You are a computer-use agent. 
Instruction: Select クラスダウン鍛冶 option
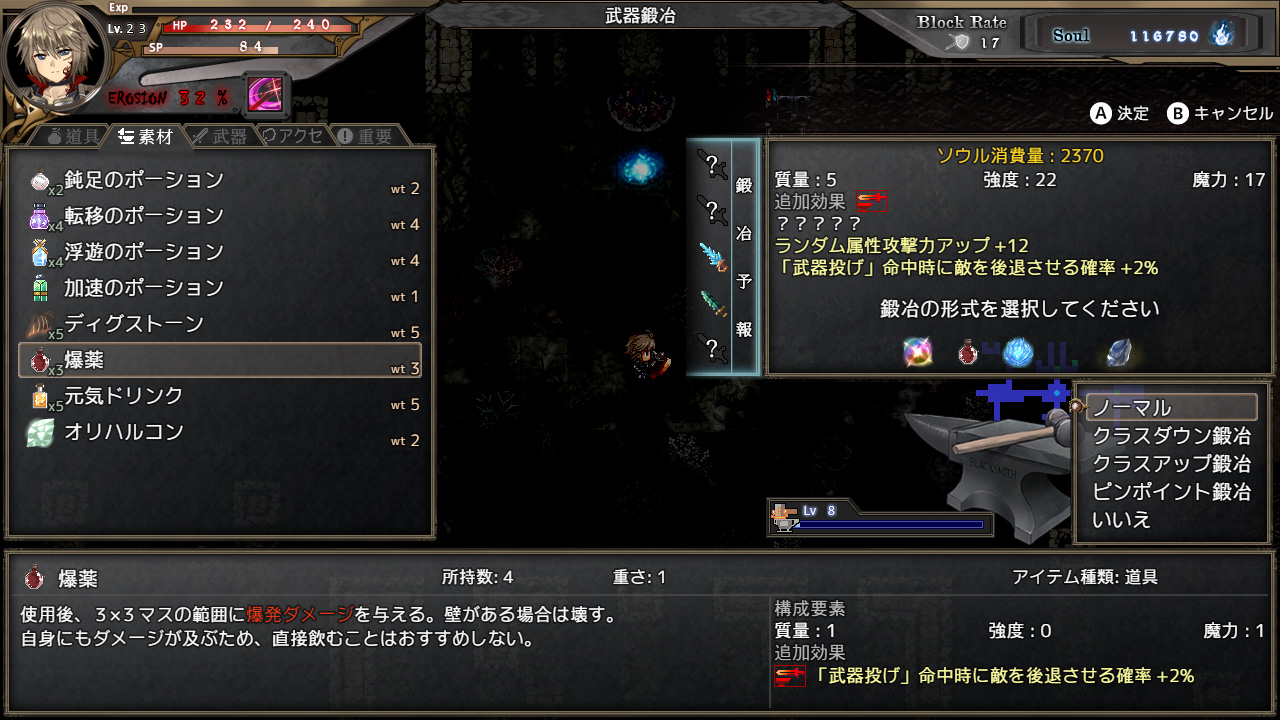(x=1170, y=436)
